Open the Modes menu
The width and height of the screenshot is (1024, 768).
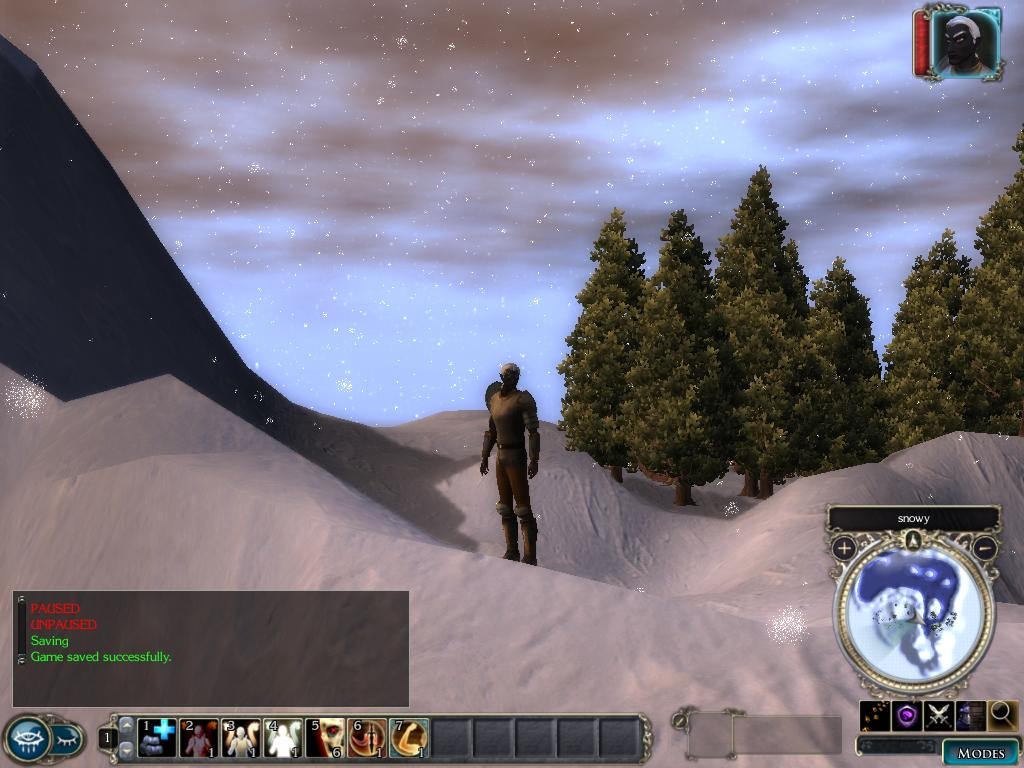click(x=980, y=753)
